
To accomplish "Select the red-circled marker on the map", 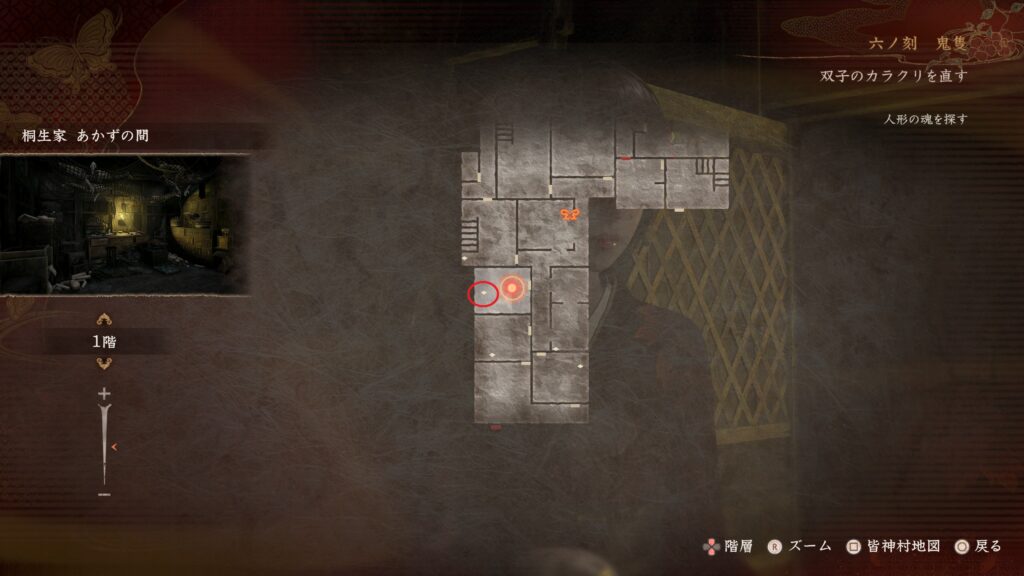I will [484, 293].
